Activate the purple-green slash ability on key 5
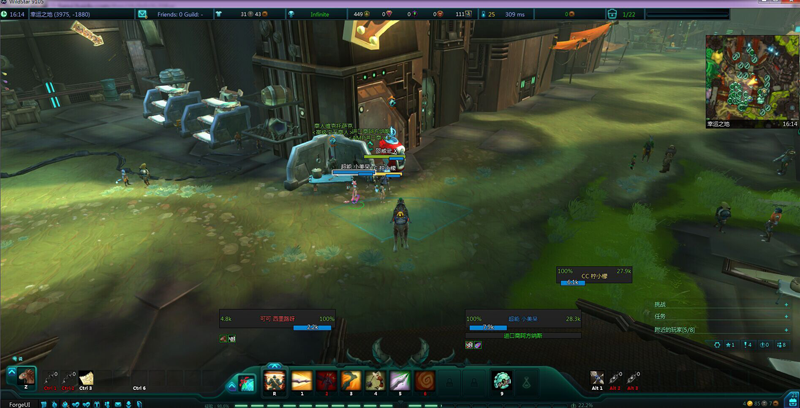The height and width of the screenshot is (408, 800). (400, 381)
